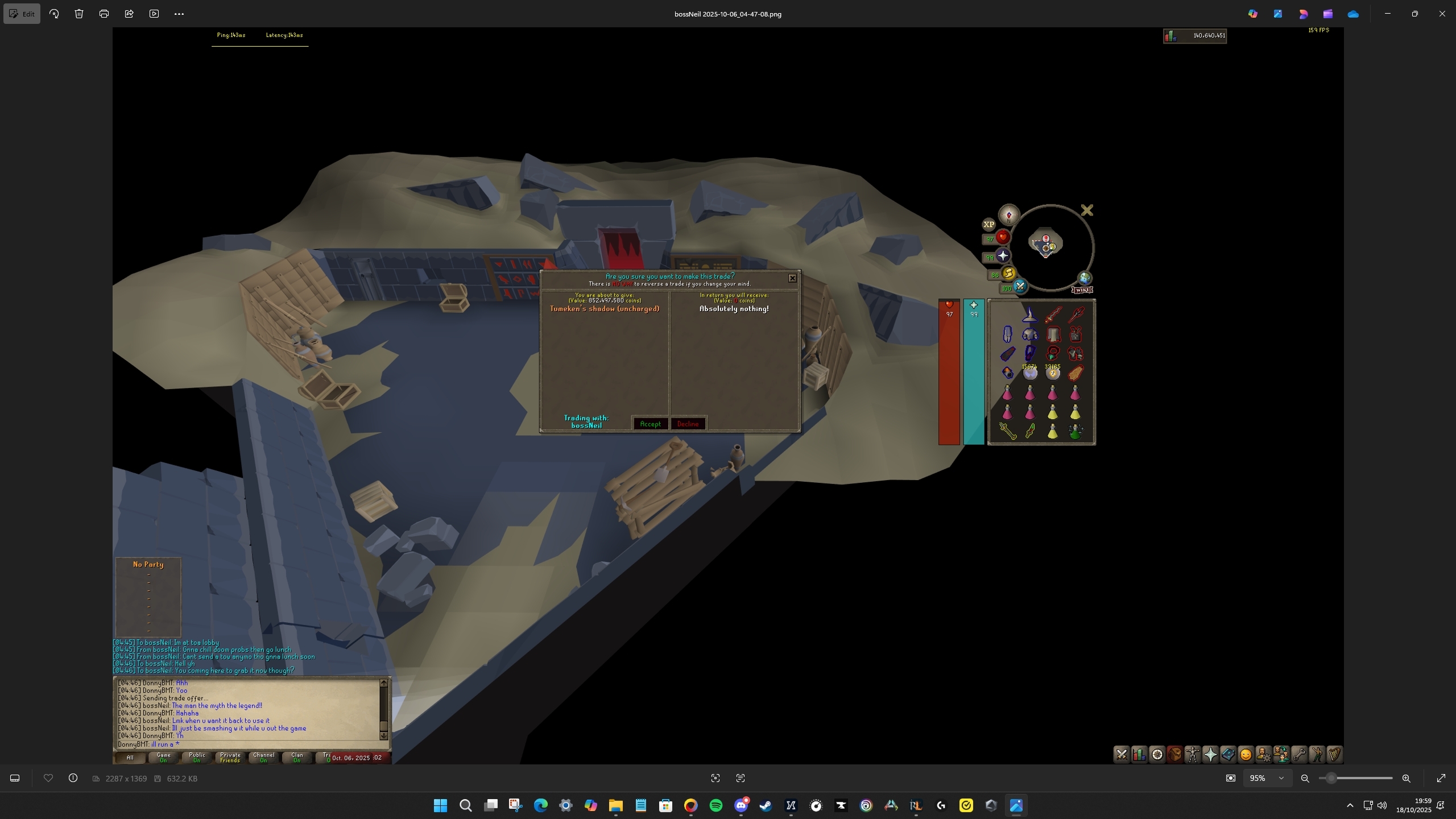Close the trade confirmation window
1456x819 pixels.
792,278
